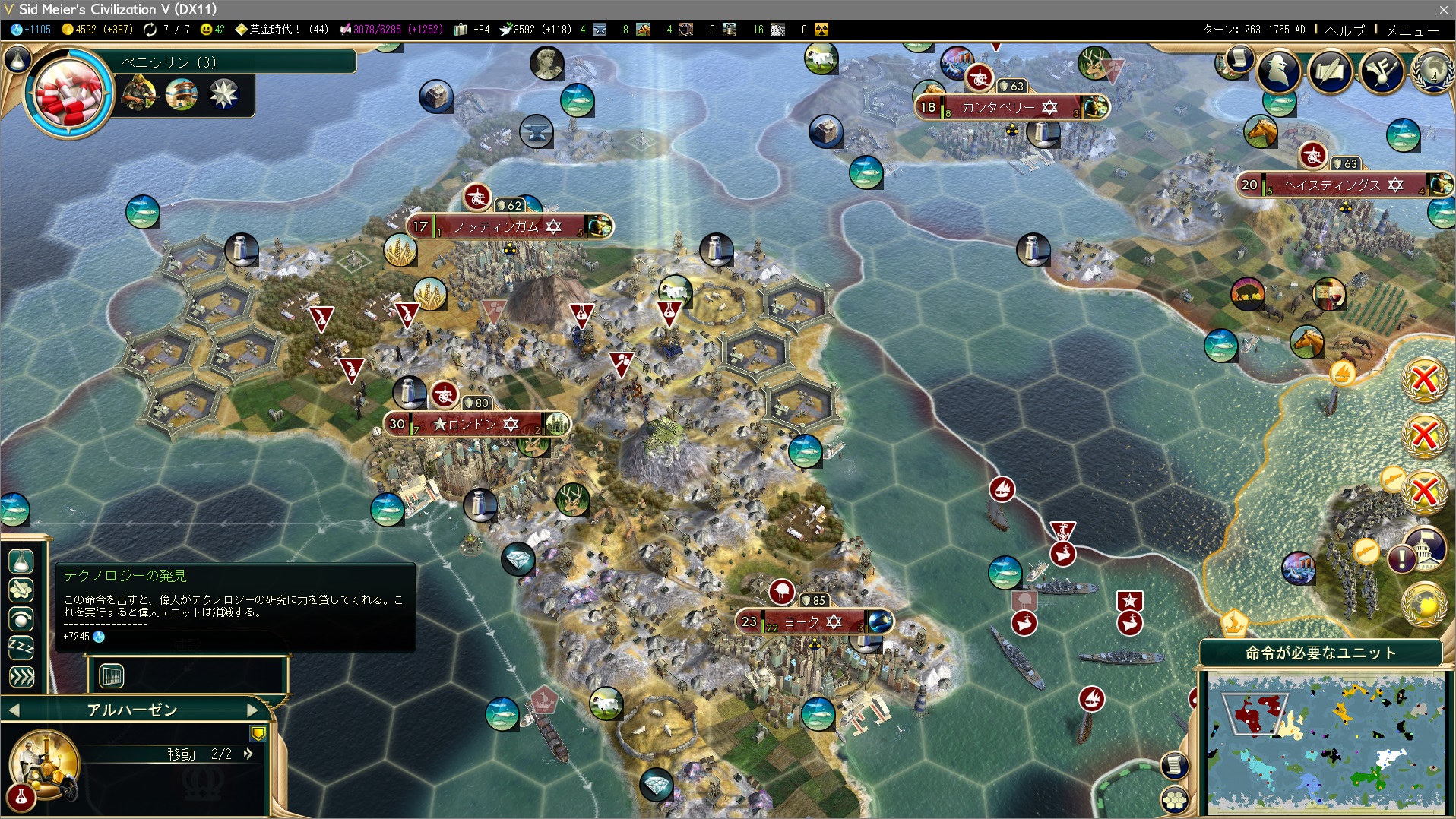Open the trumpet and music note icon
The width and height of the screenshot is (1456, 819).
(1382, 71)
